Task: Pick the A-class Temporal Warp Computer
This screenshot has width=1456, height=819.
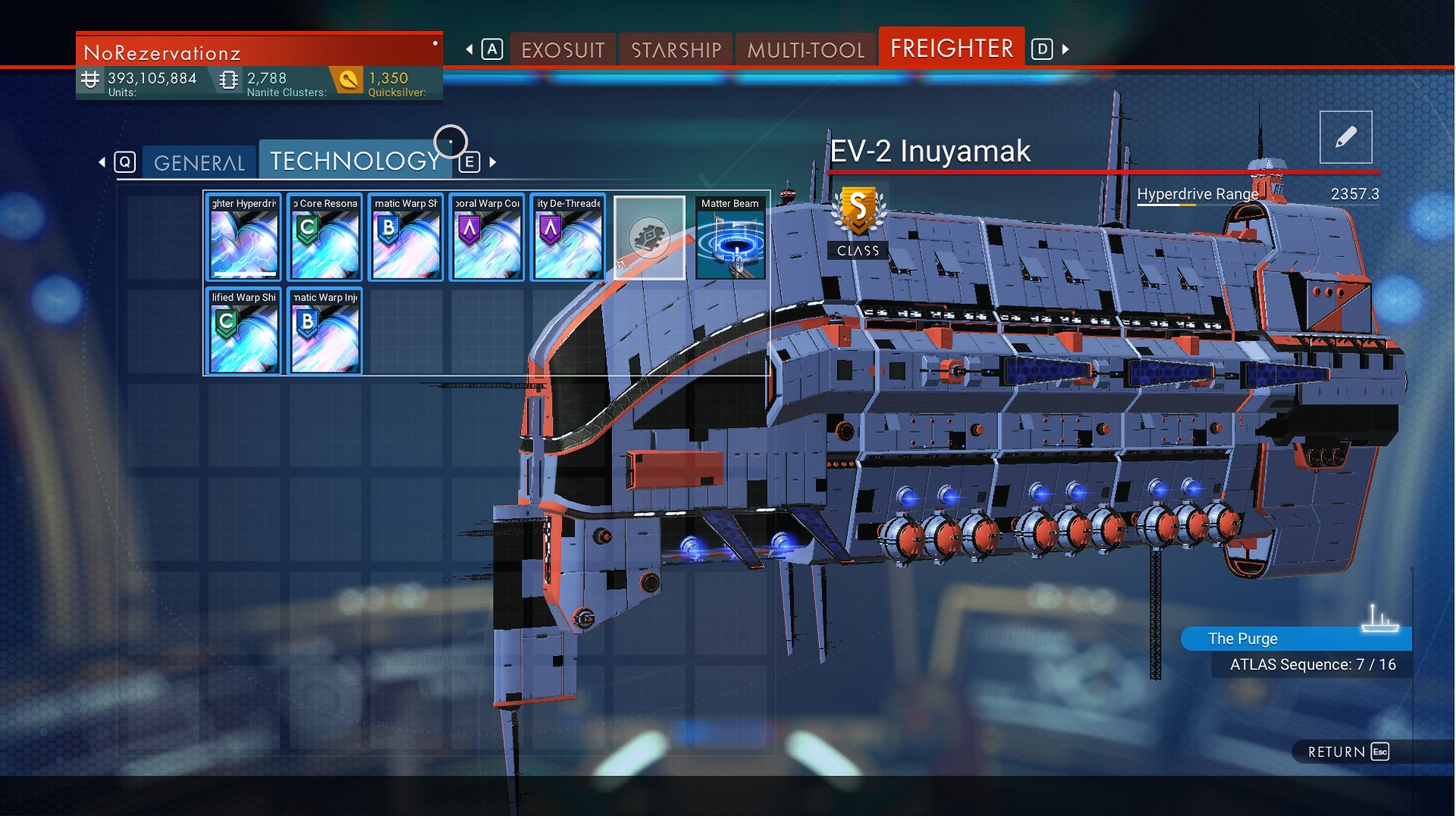Action: point(487,237)
